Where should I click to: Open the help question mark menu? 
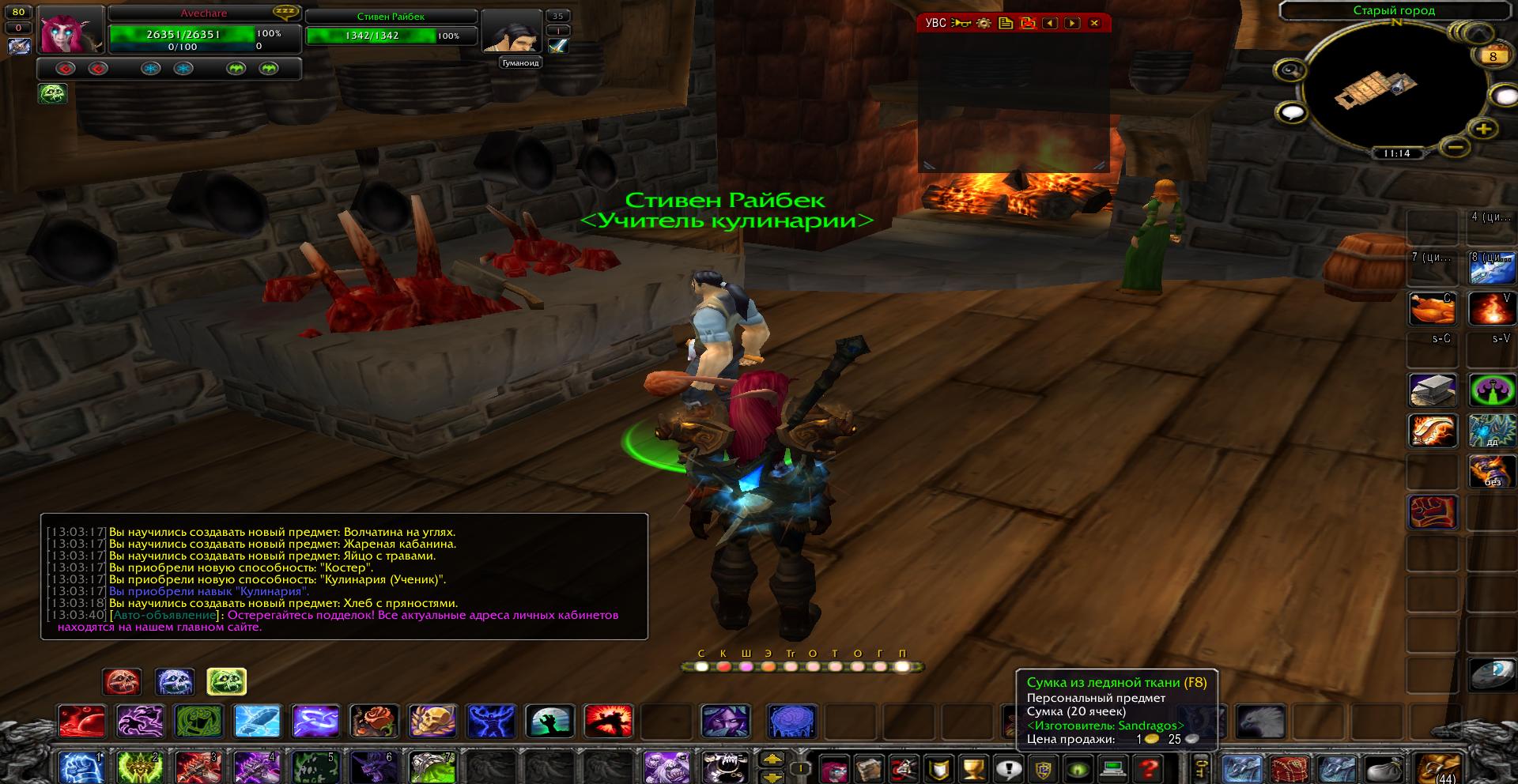pyautogui.click(x=1148, y=768)
